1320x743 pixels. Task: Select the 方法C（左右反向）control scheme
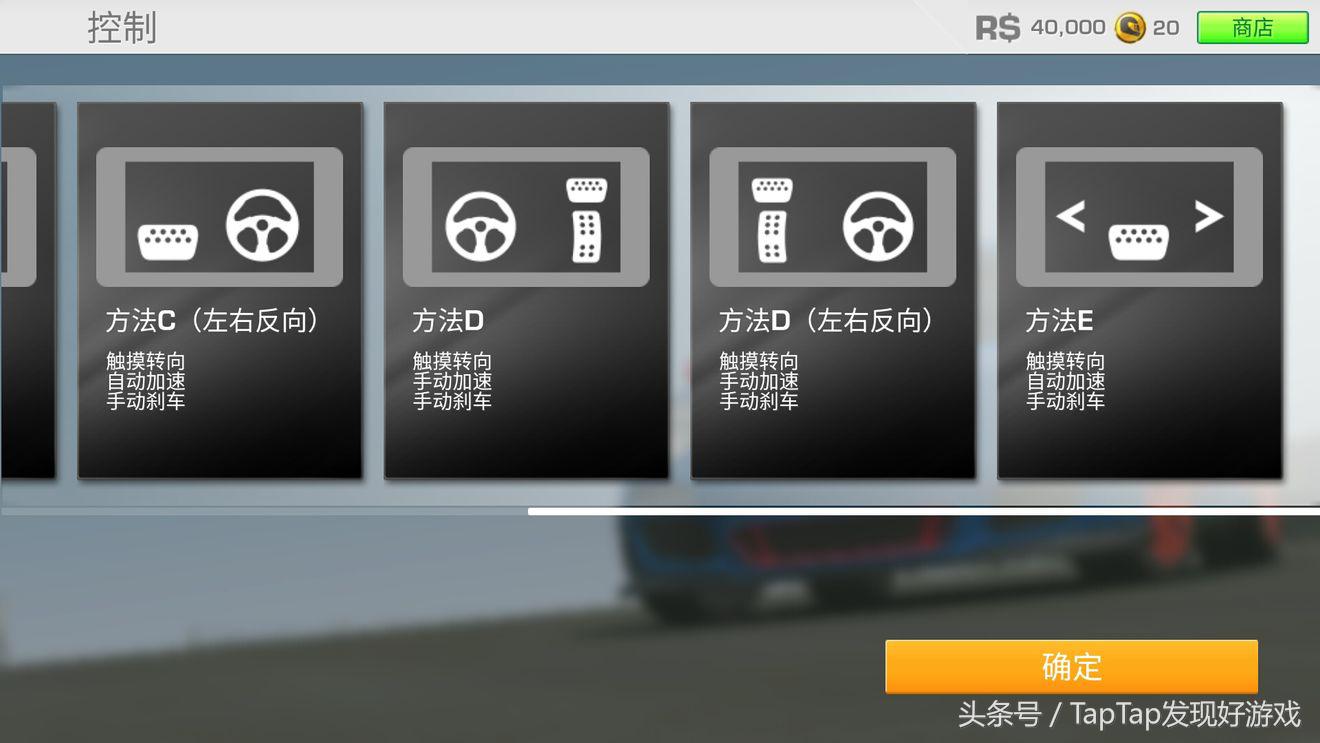220,290
